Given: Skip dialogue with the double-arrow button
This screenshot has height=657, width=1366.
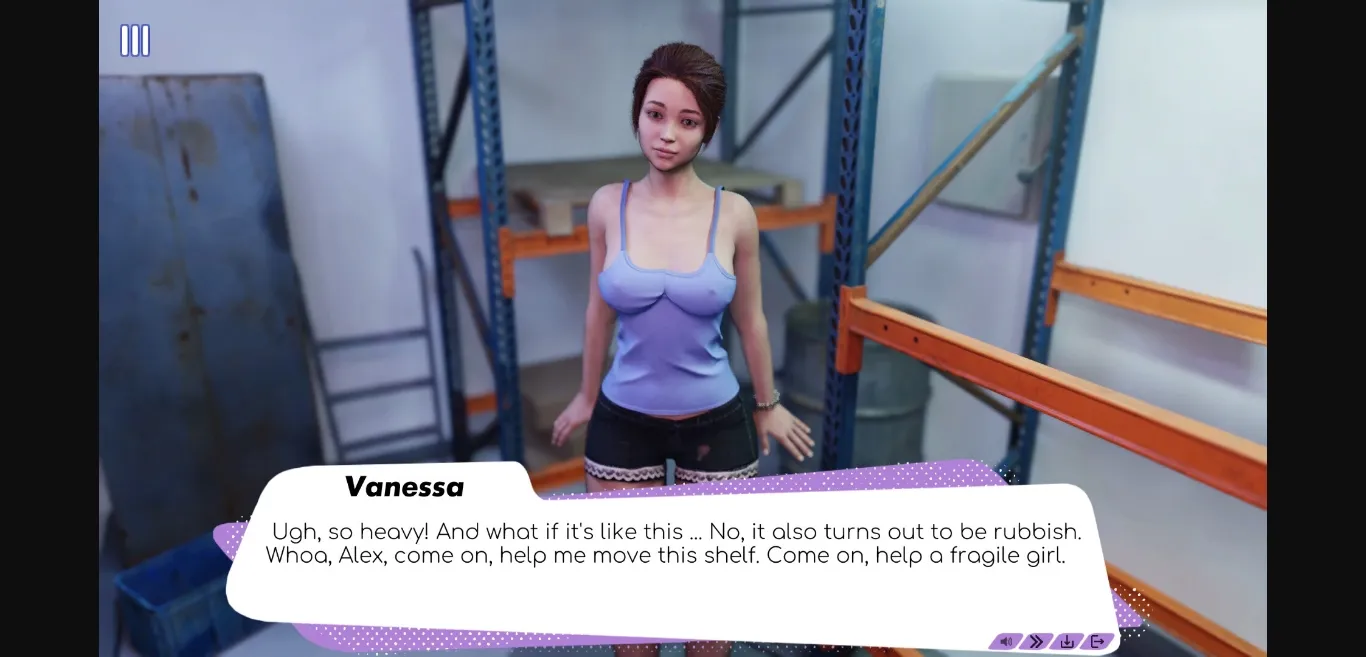Looking at the screenshot, I should click(x=1036, y=641).
